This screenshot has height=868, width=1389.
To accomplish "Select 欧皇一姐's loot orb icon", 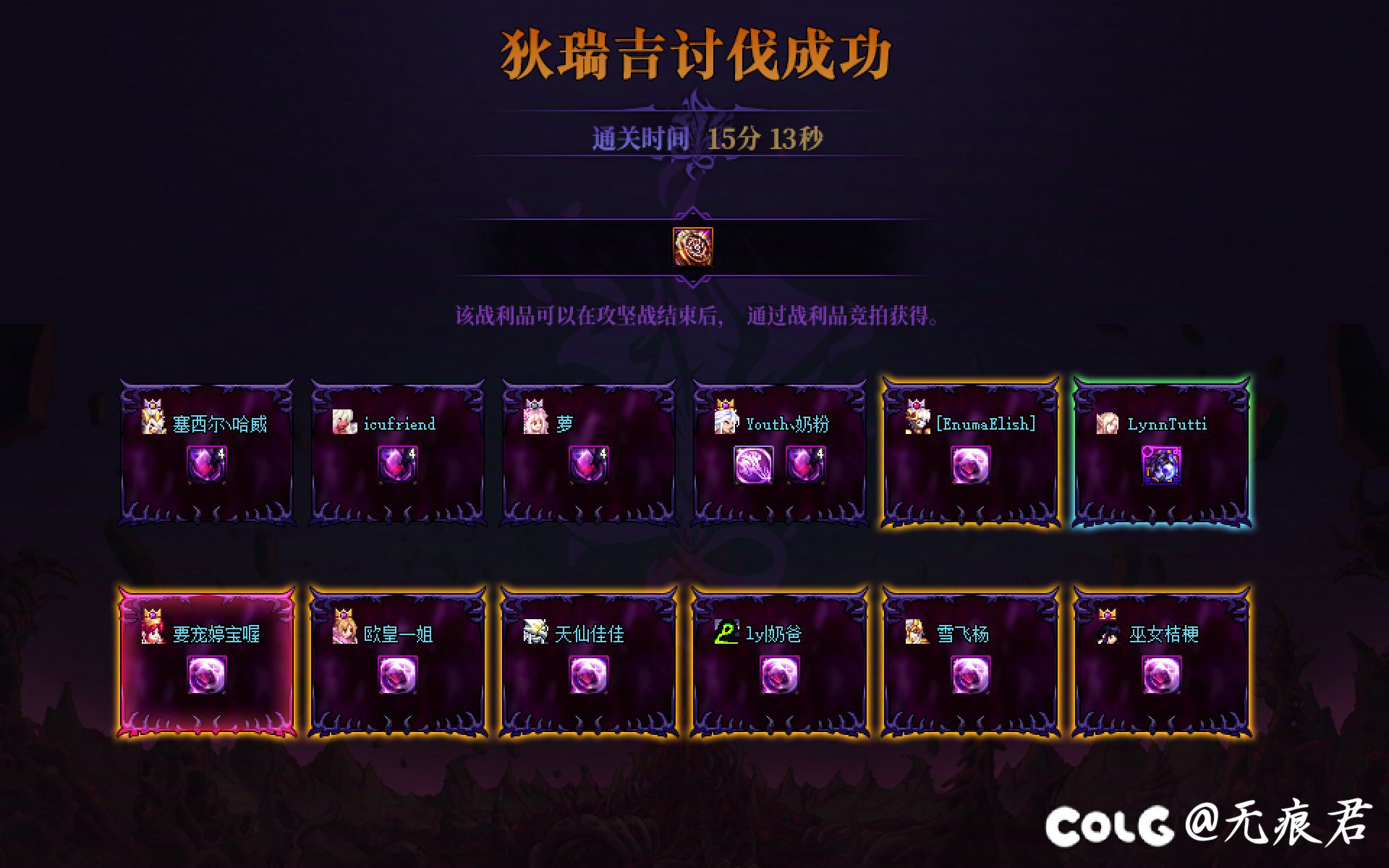I will tap(399, 673).
